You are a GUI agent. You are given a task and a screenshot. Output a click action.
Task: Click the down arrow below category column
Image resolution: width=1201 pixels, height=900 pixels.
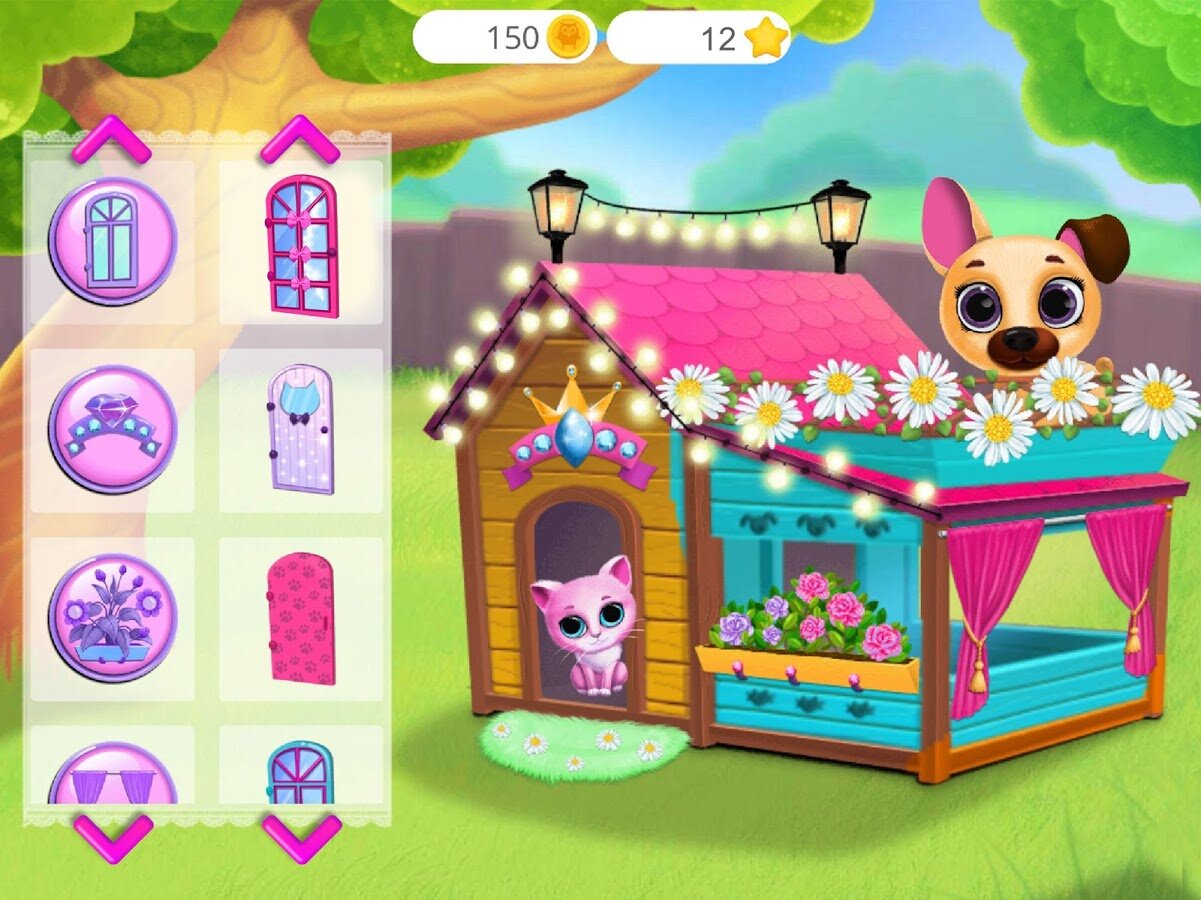[x=113, y=836]
